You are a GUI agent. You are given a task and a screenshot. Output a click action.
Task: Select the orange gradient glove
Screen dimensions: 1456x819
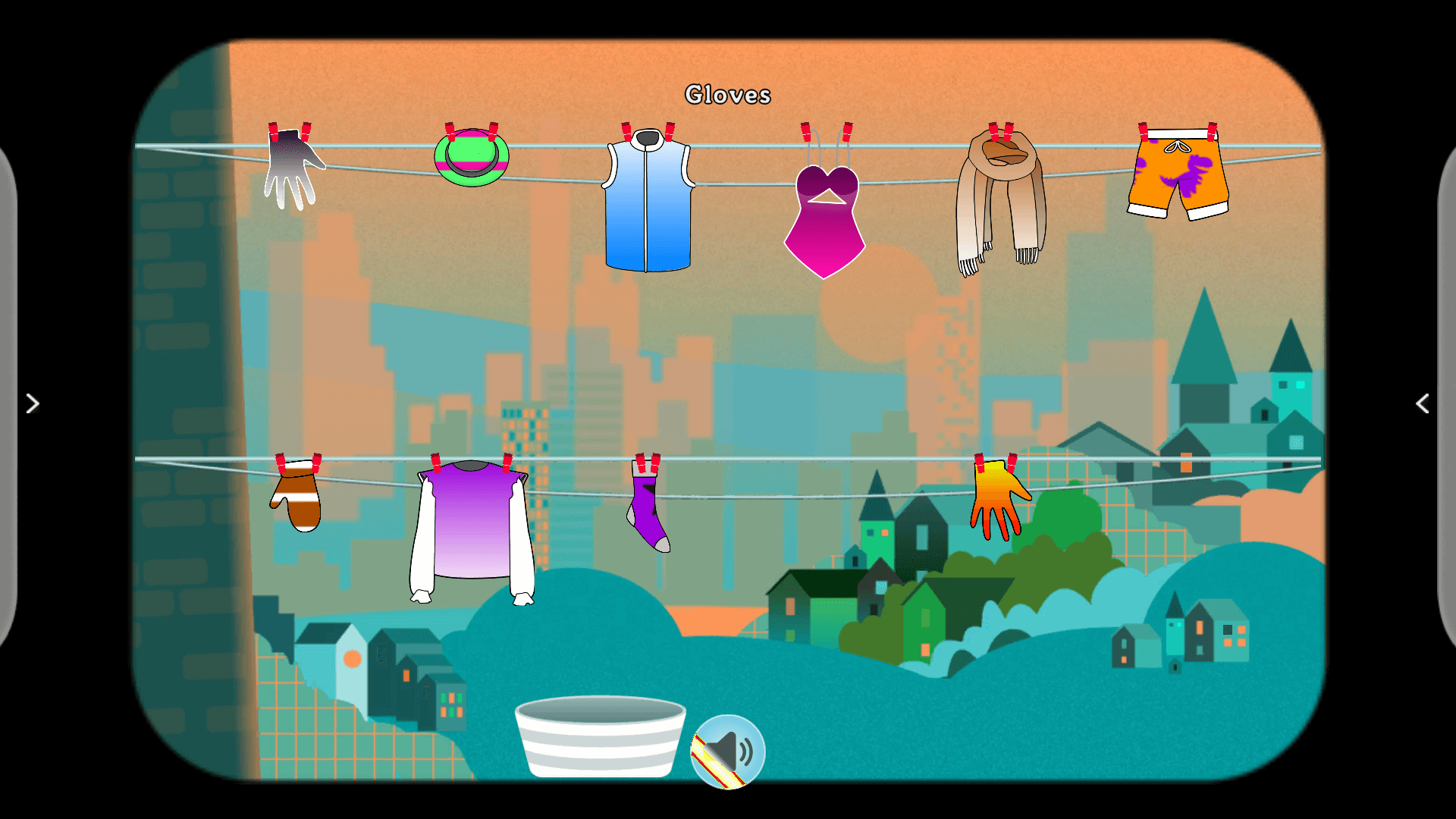pyautogui.click(x=997, y=497)
